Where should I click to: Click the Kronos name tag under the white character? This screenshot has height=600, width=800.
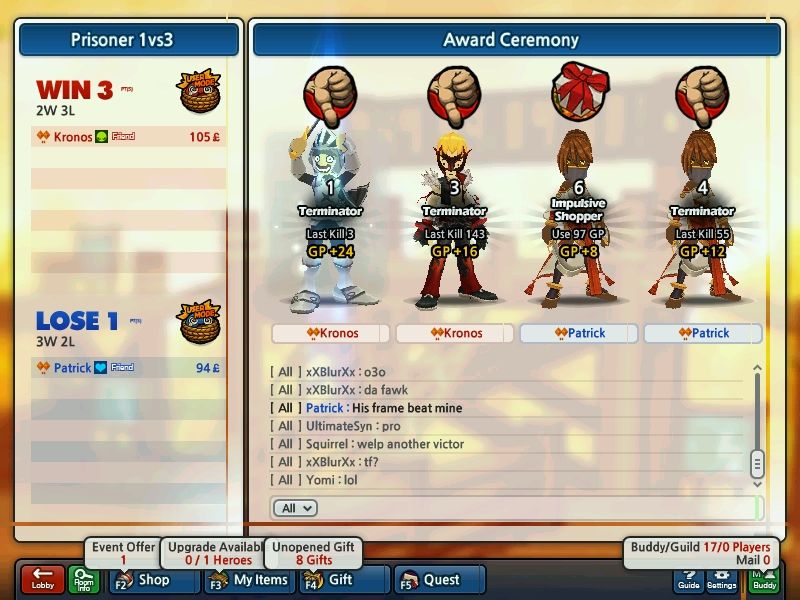(331, 333)
